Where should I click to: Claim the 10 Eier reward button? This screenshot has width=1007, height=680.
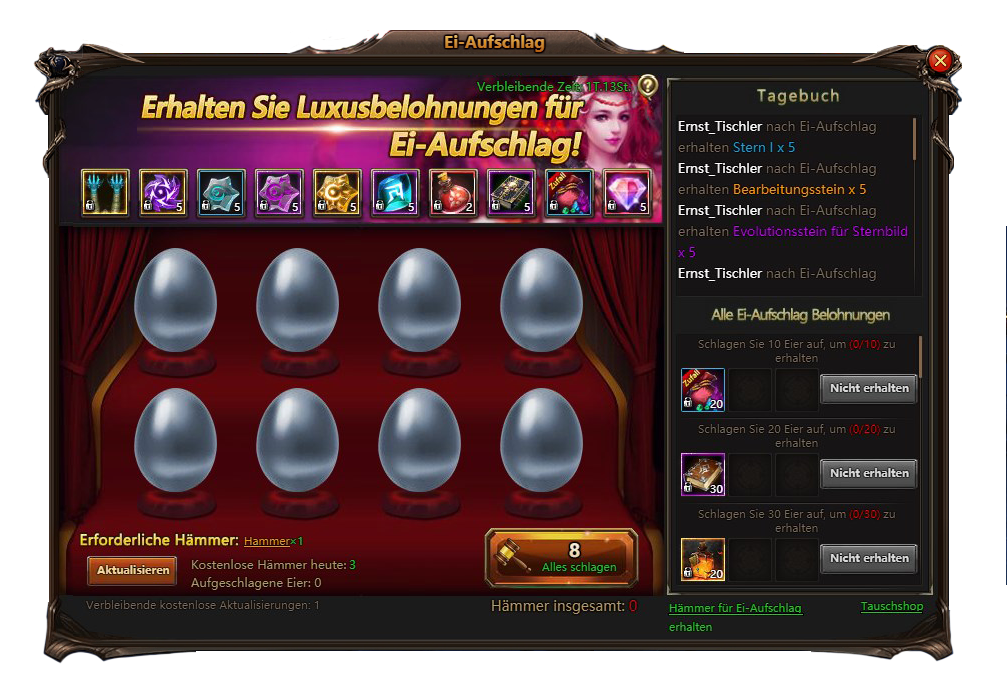pos(868,388)
